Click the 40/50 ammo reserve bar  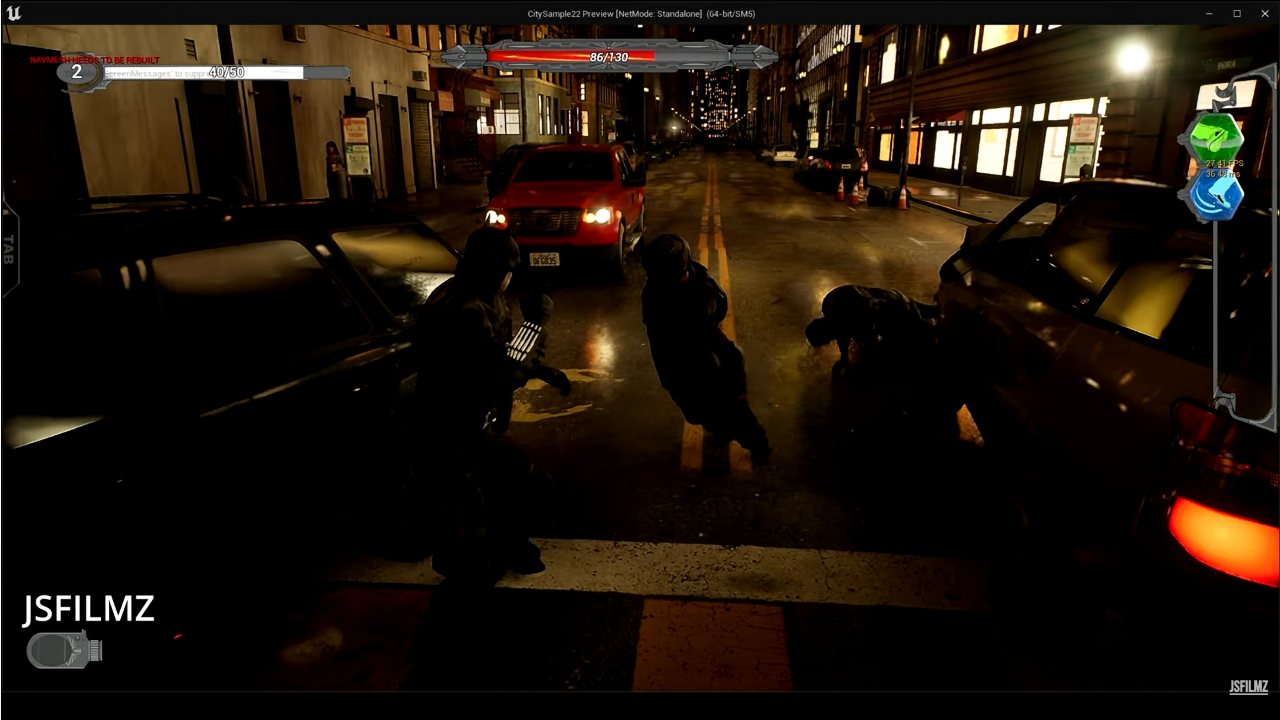227,72
